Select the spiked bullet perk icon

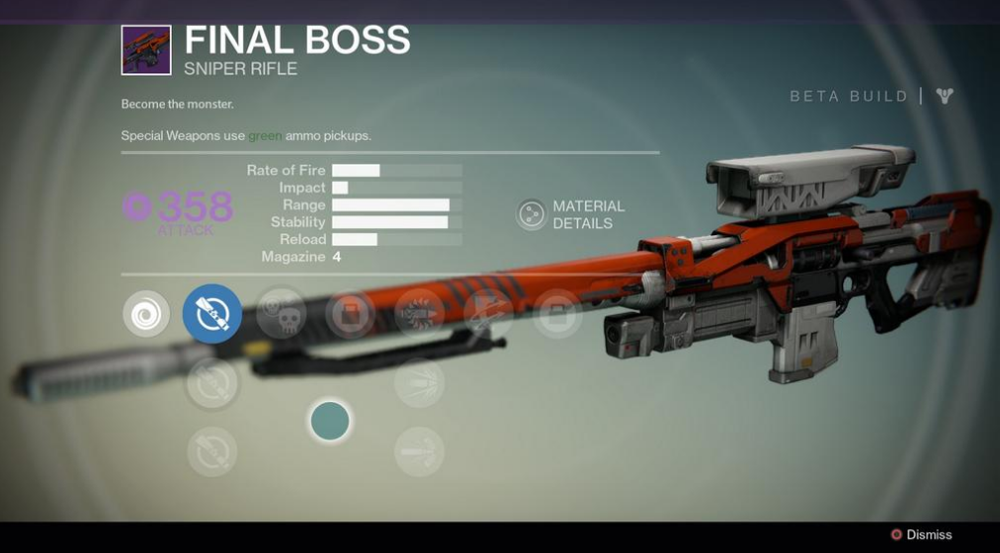tap(419, 313)
